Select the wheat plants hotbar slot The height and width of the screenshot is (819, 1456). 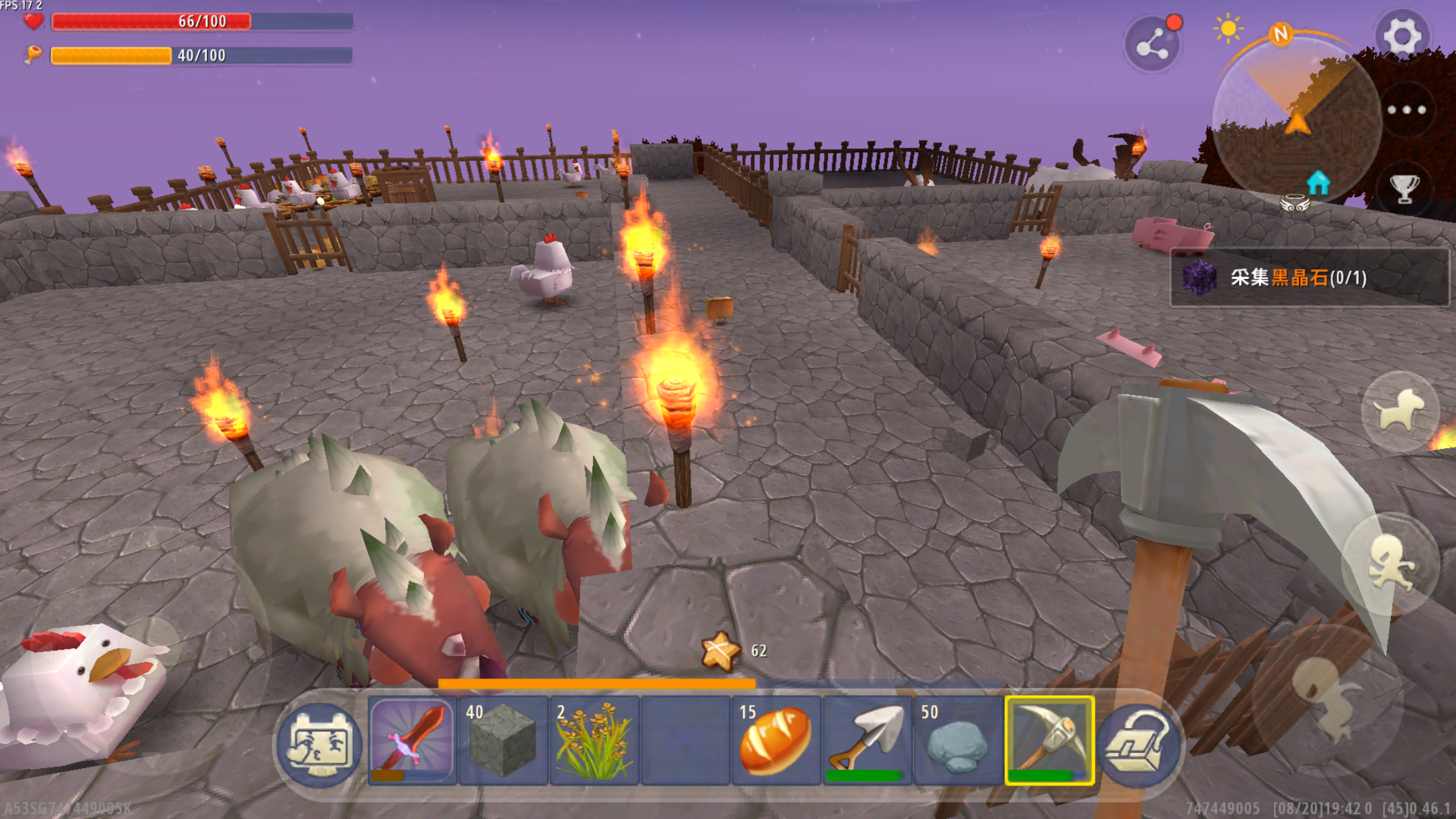(x=594, y=741)
